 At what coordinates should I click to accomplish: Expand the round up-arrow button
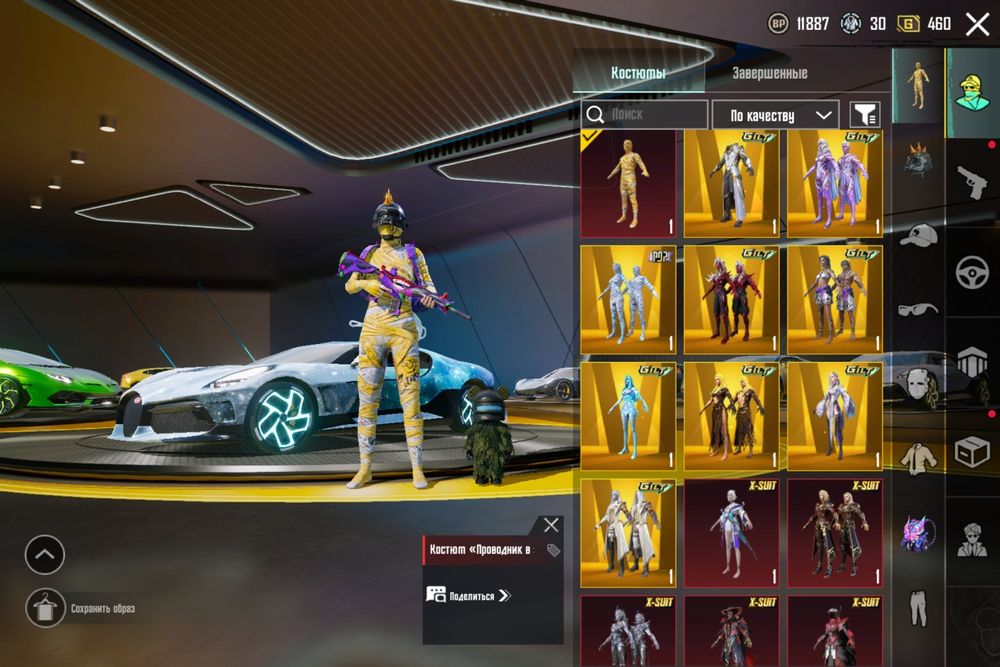click(45, 555)
